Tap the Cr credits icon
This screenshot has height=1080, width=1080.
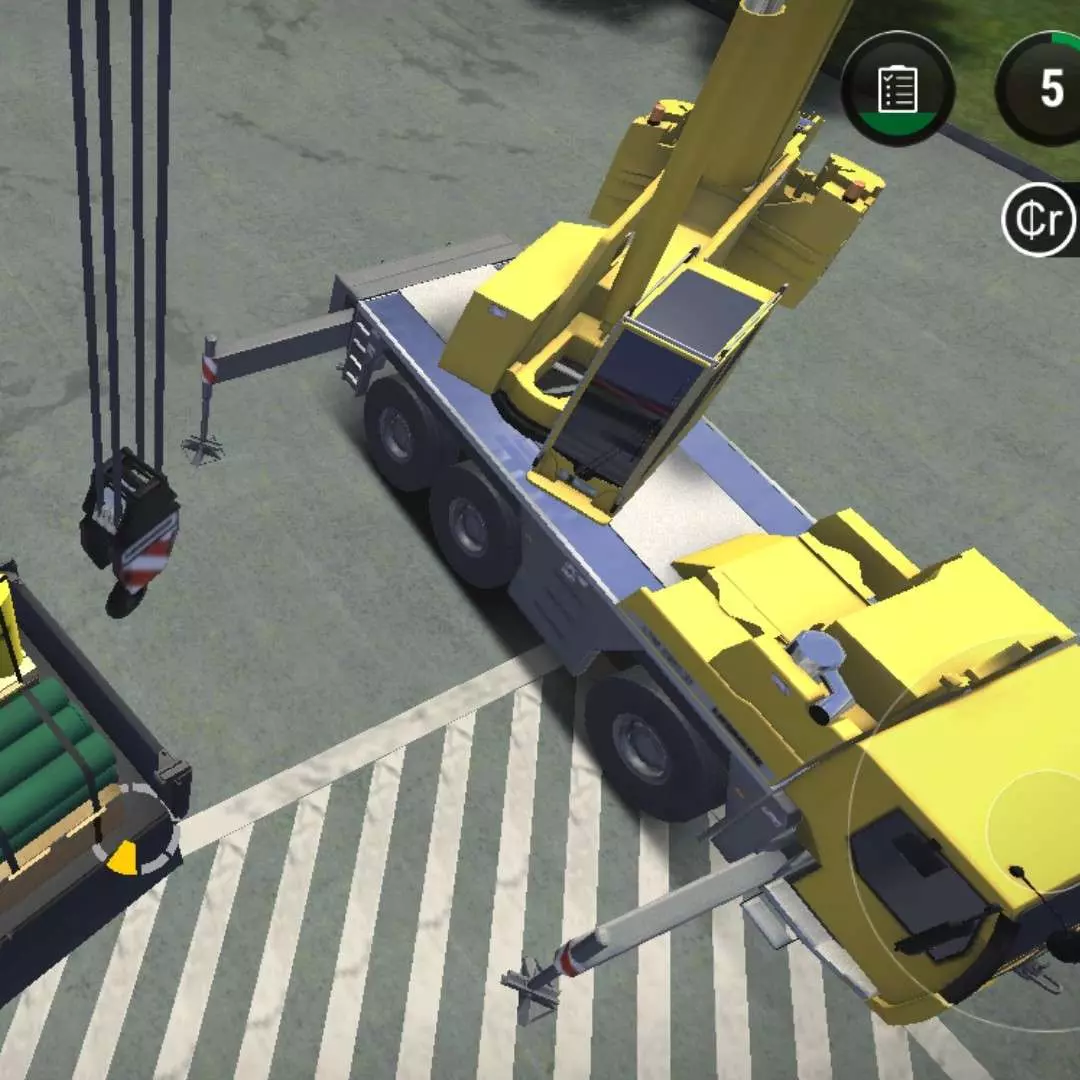(1040, 220)
